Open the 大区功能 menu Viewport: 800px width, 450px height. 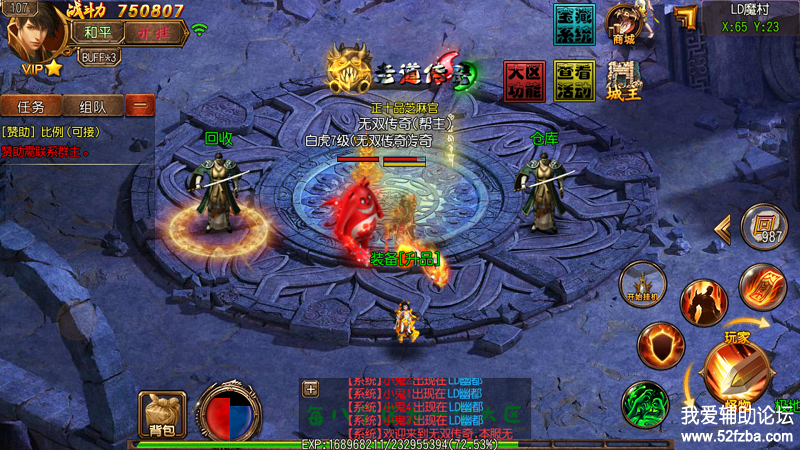(x=524, y=82)
